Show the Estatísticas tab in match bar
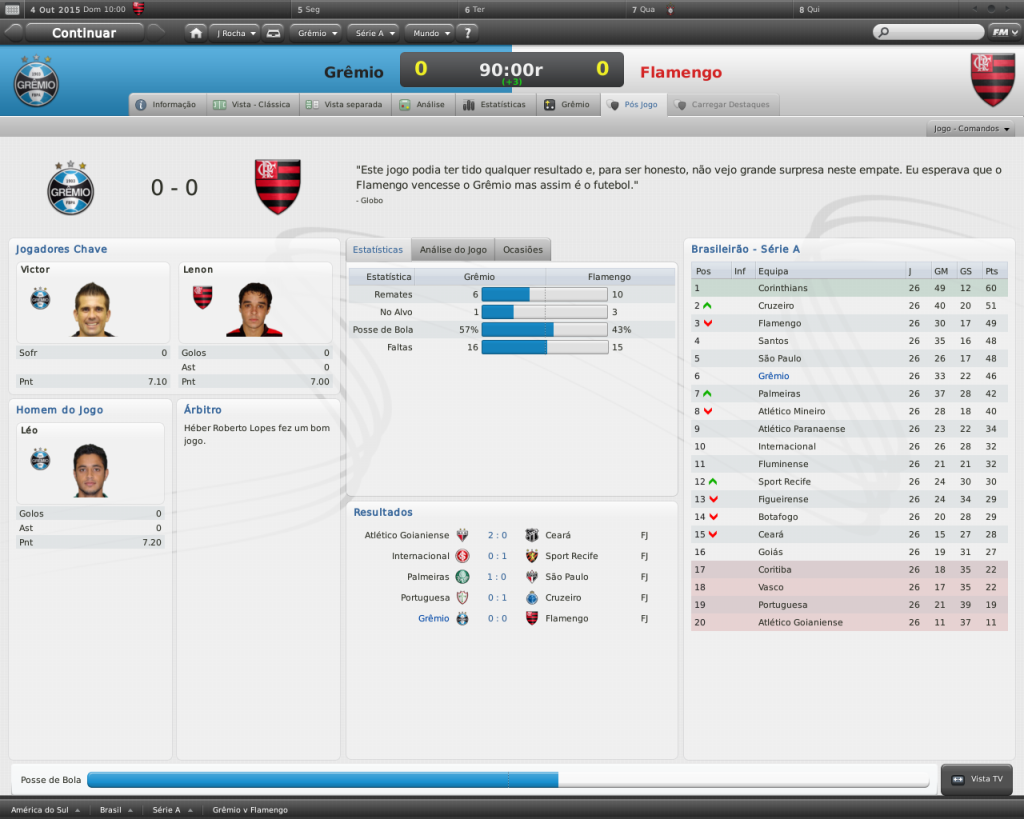Image resolution: width=1024 pixels, height=819 pixels. click(495, 104)
